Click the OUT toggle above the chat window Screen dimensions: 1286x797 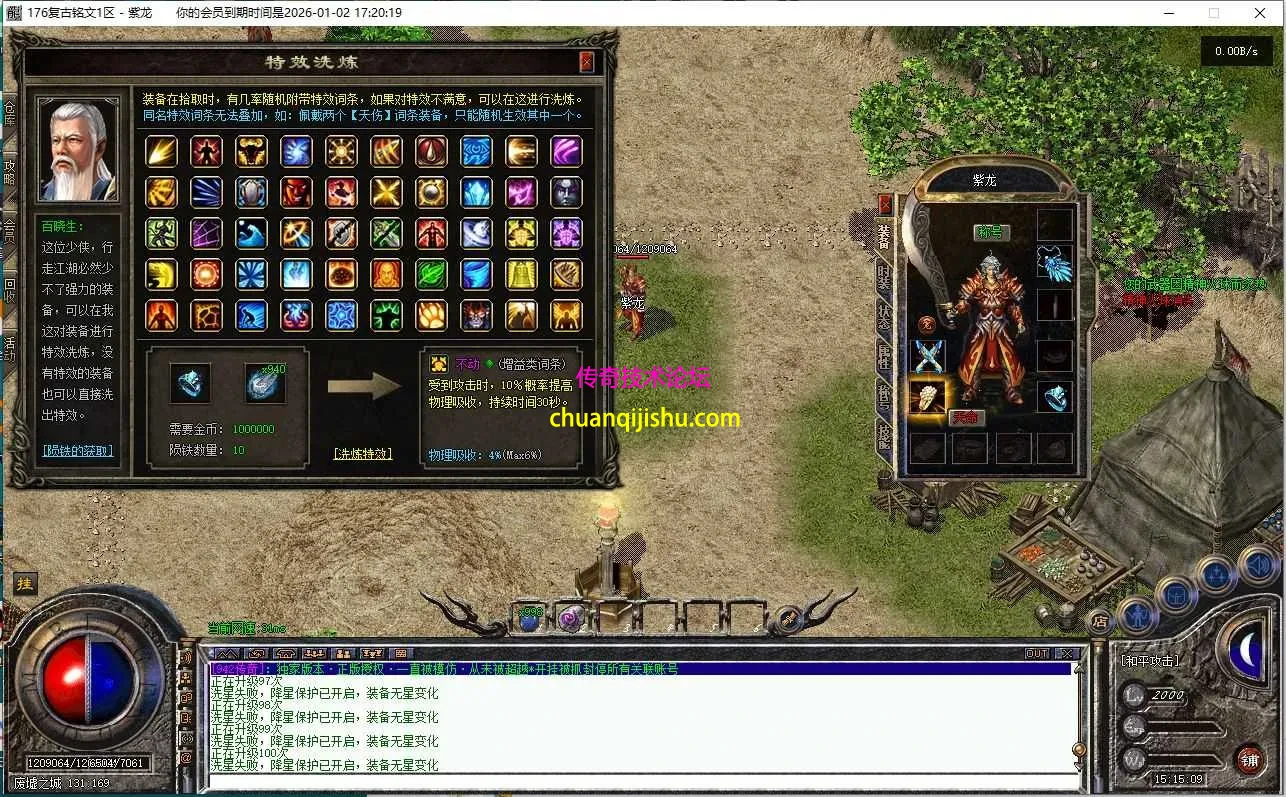[1036, 652]
